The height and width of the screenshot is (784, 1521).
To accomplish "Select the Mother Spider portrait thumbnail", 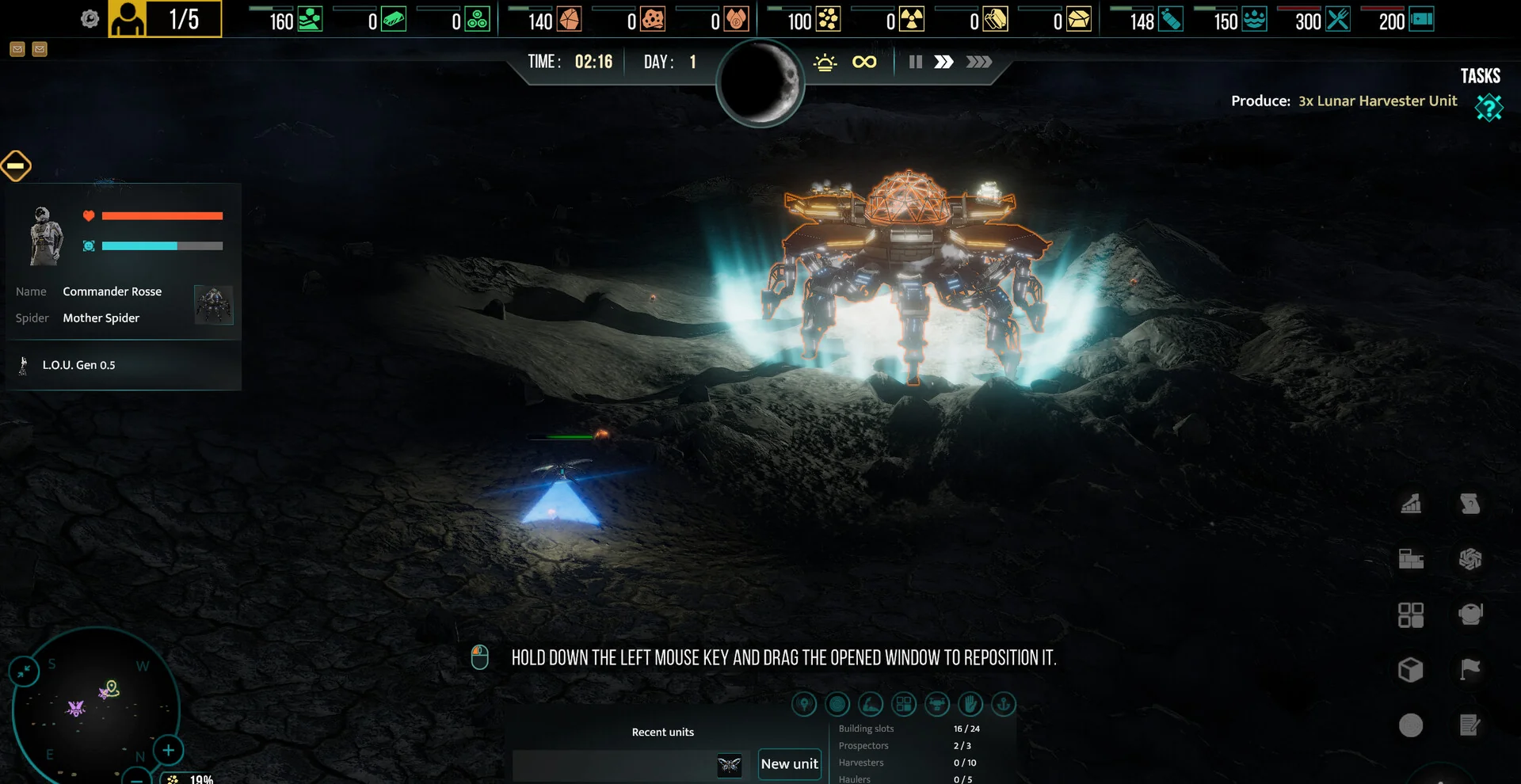I will point(213,305).
